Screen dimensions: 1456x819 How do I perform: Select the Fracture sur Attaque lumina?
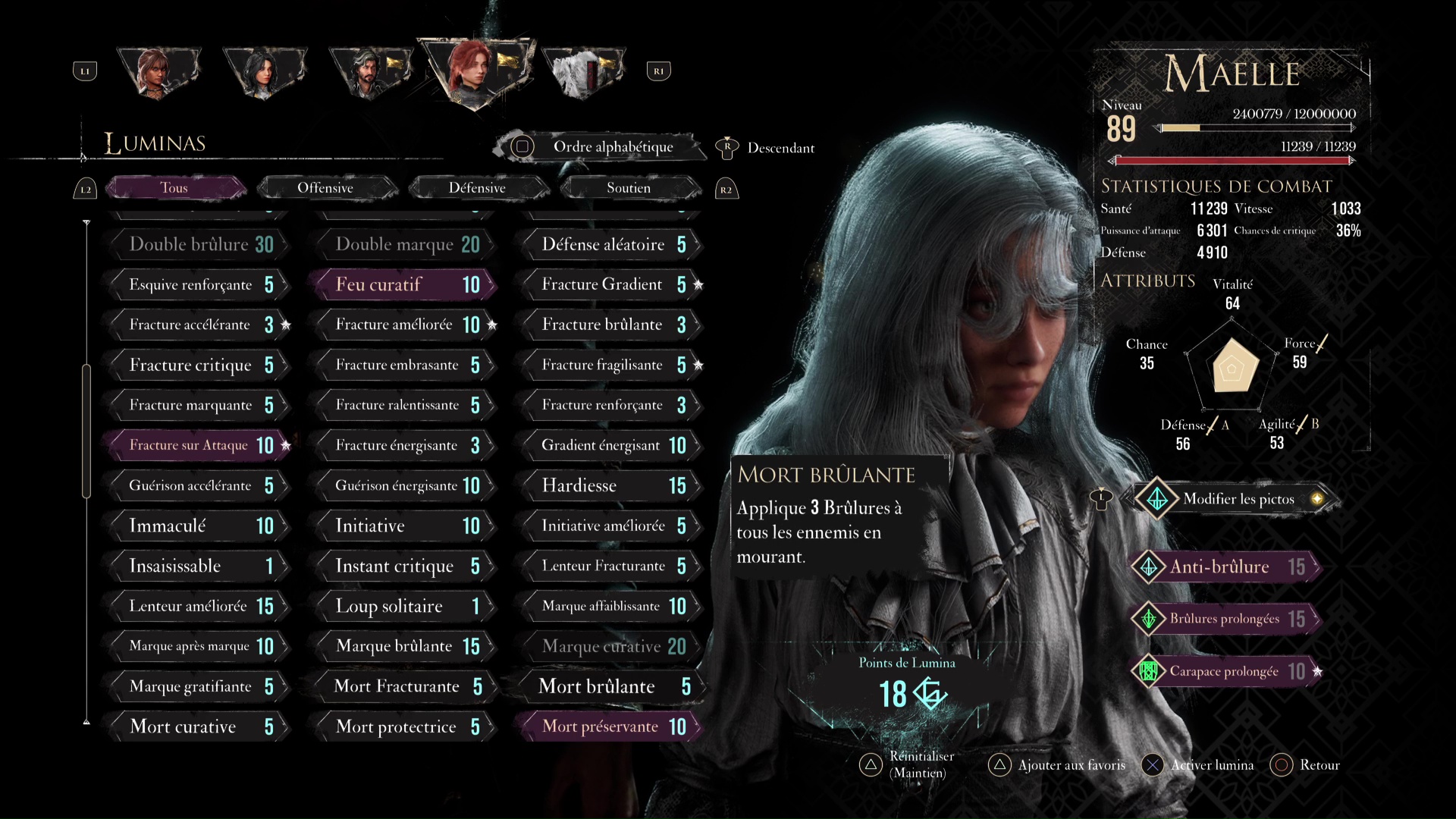tap(199, 445)
